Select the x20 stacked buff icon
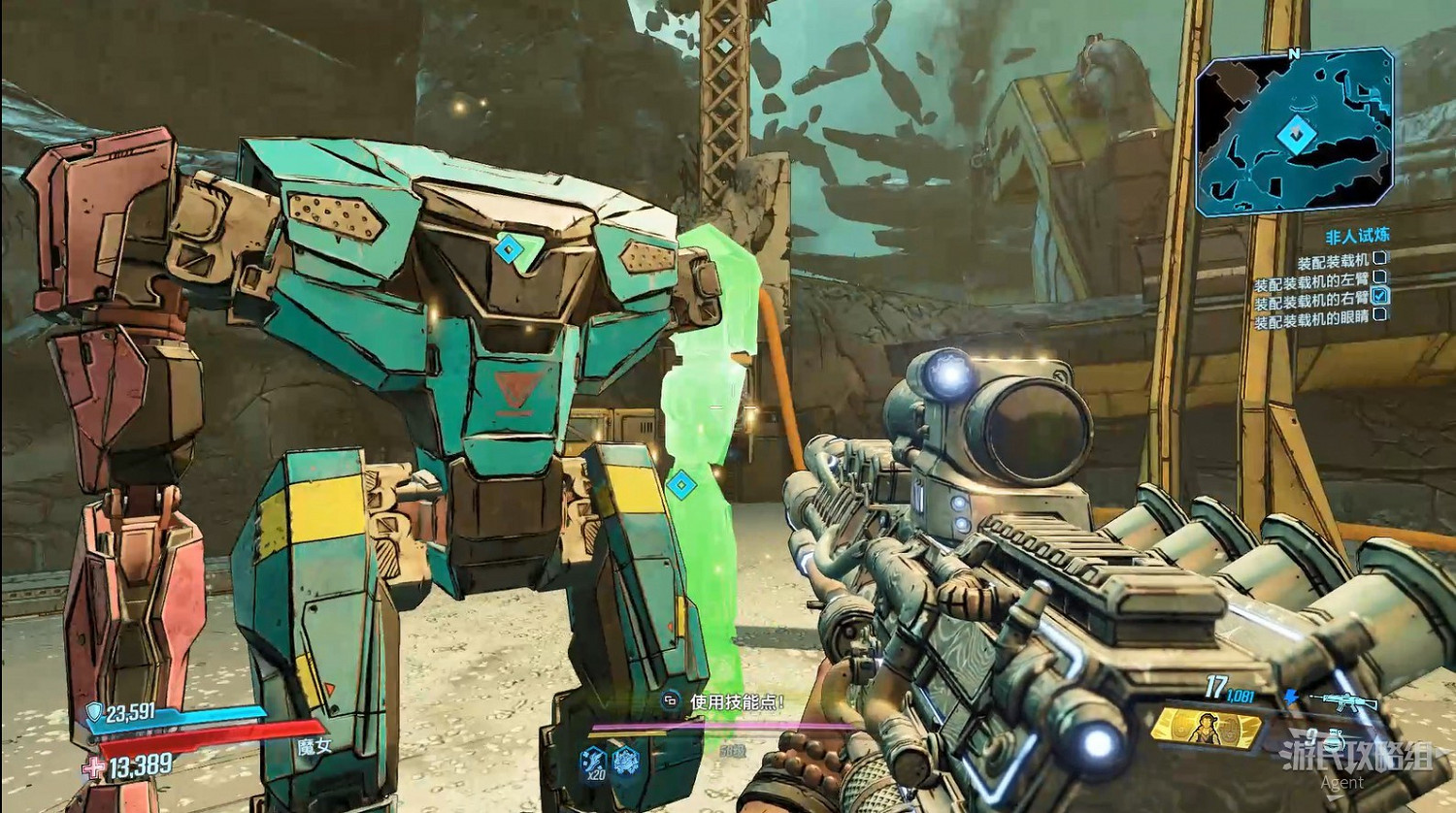 595,763
